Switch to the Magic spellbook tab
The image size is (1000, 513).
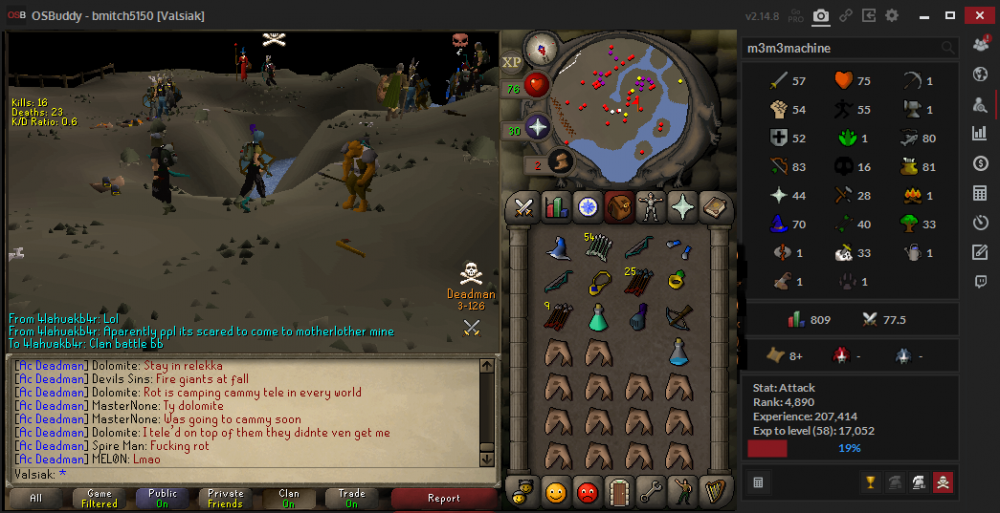716,206
